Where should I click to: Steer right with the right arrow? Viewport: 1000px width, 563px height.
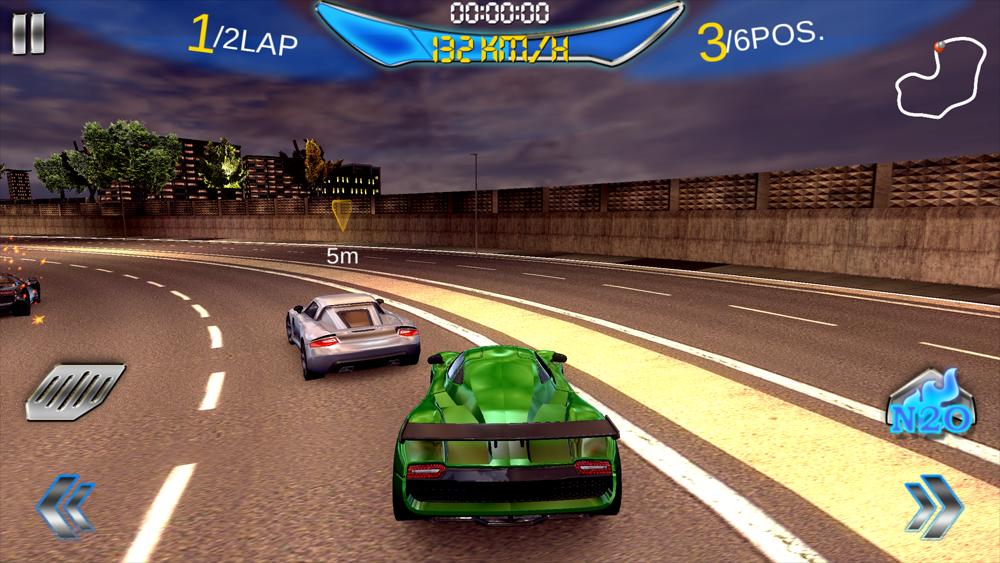(933, 507)
